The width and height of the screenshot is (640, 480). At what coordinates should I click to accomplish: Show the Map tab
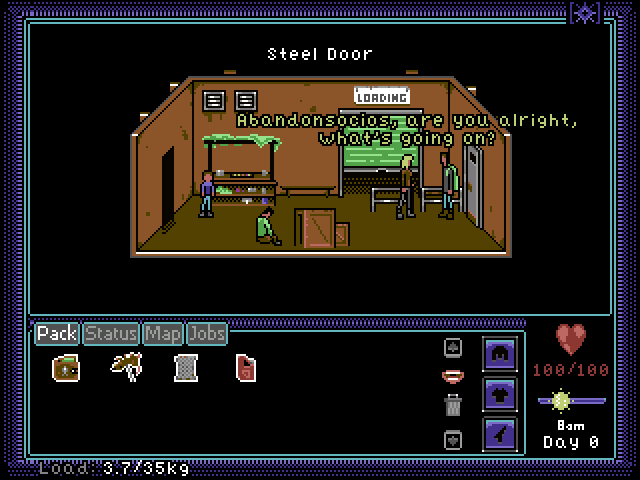tap(162, 333)
